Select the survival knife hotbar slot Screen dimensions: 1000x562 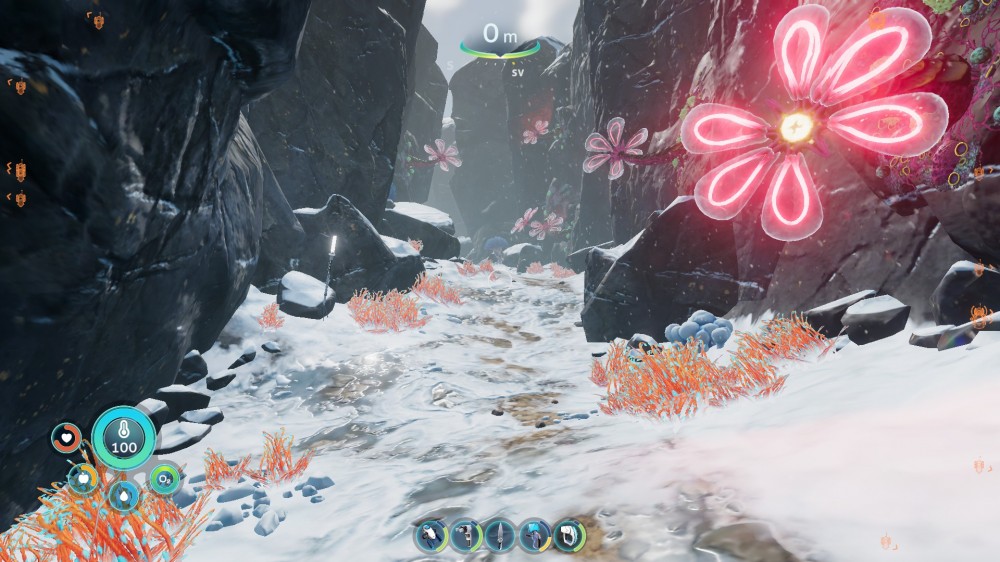[499, 536]
